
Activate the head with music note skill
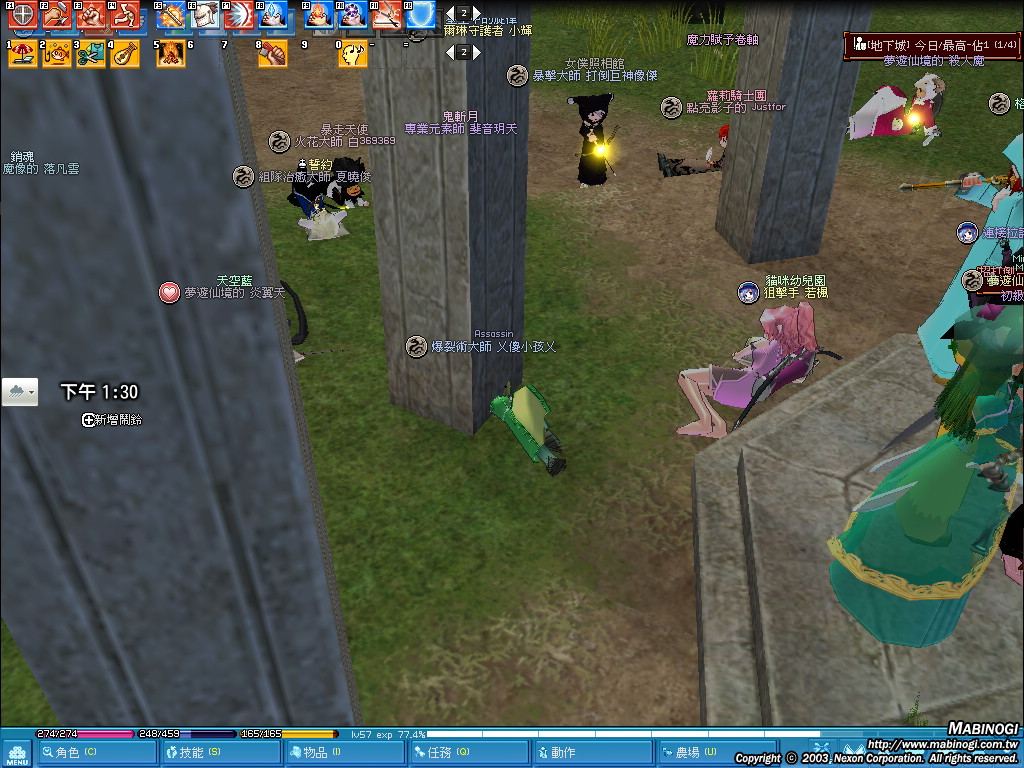[353, 54]
